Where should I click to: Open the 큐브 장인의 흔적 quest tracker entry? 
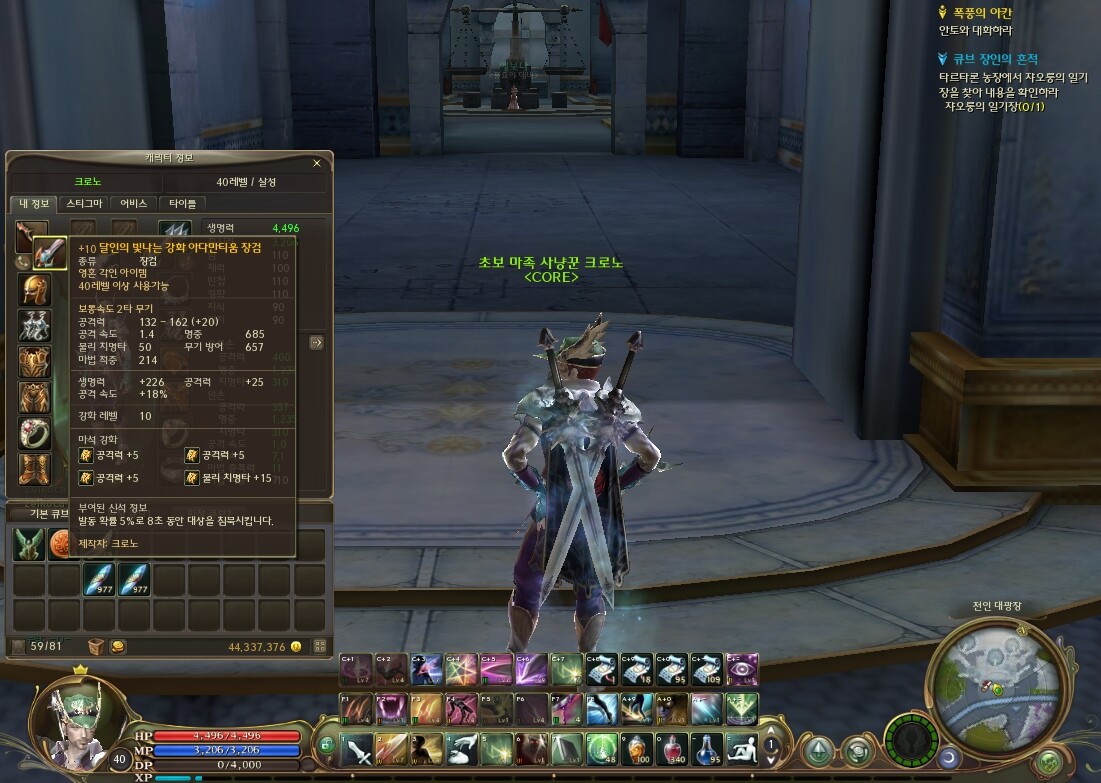tap(985, 59)
